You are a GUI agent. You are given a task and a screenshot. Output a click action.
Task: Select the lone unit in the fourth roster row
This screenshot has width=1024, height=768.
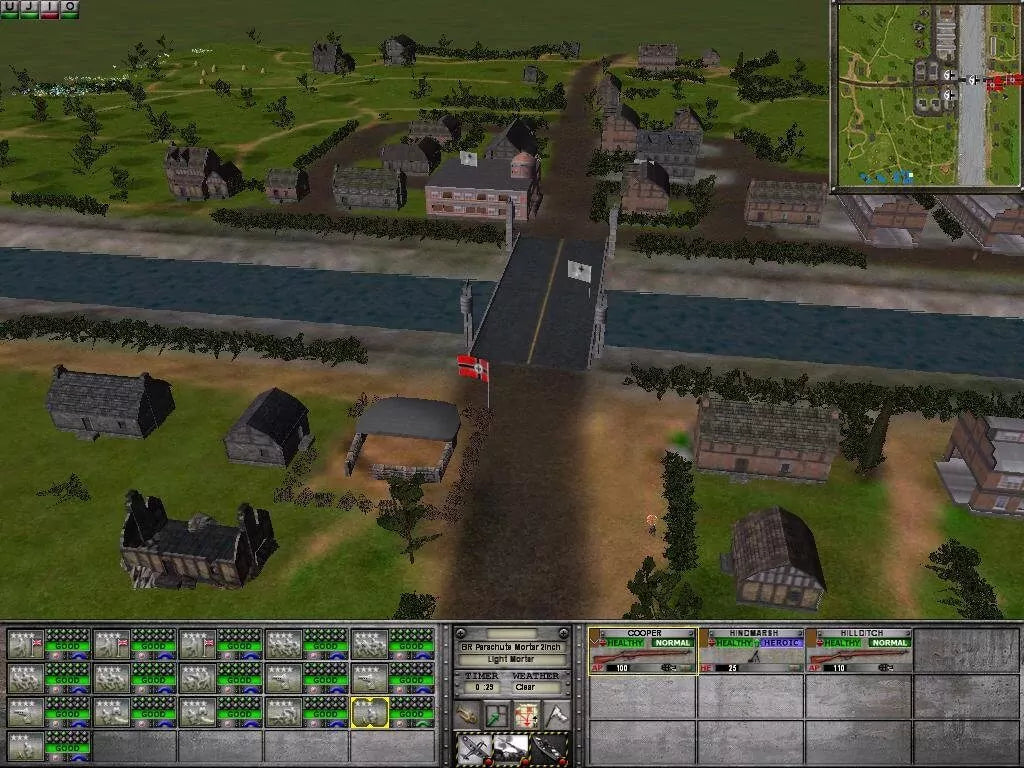point(48,745)
